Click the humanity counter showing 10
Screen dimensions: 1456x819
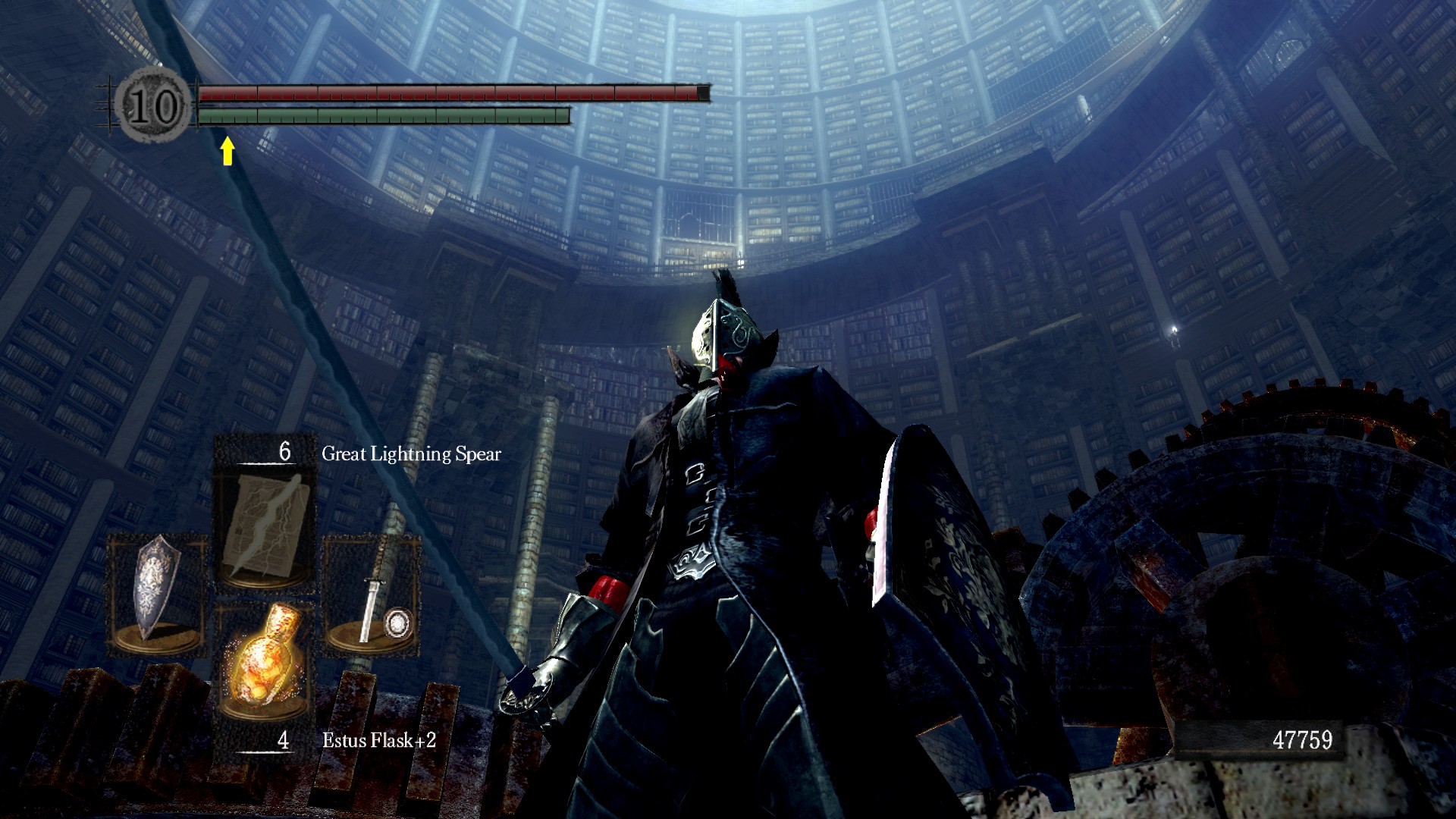point(154,105)
